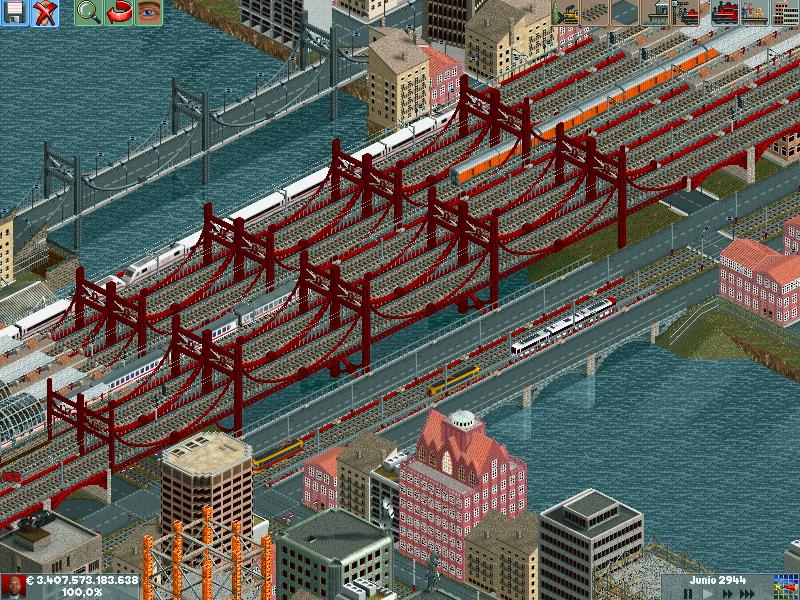Click the company owner portrait
The image size is (800, 600).
click(14, 586)
